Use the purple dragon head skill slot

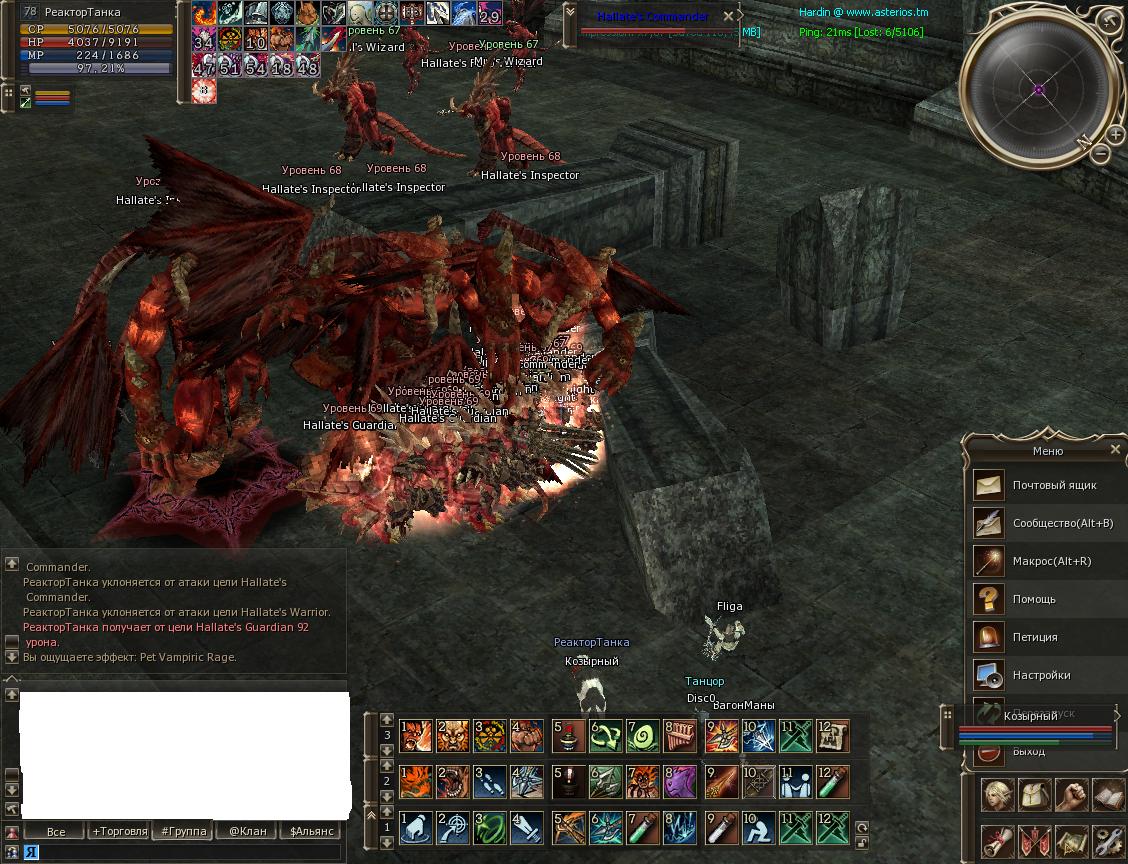point(680,781)
